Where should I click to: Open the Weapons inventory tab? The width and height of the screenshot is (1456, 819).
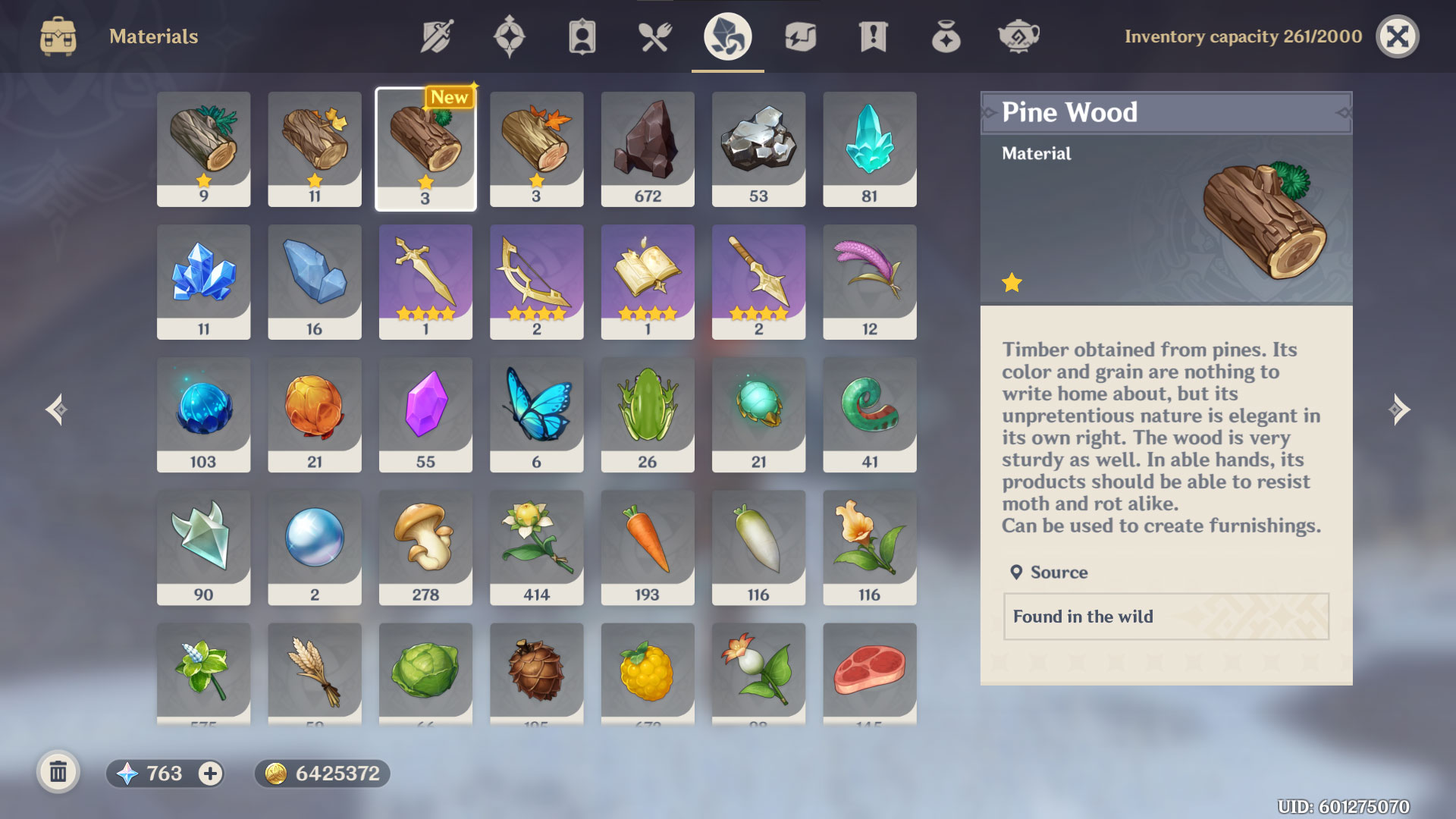[436, 36]
